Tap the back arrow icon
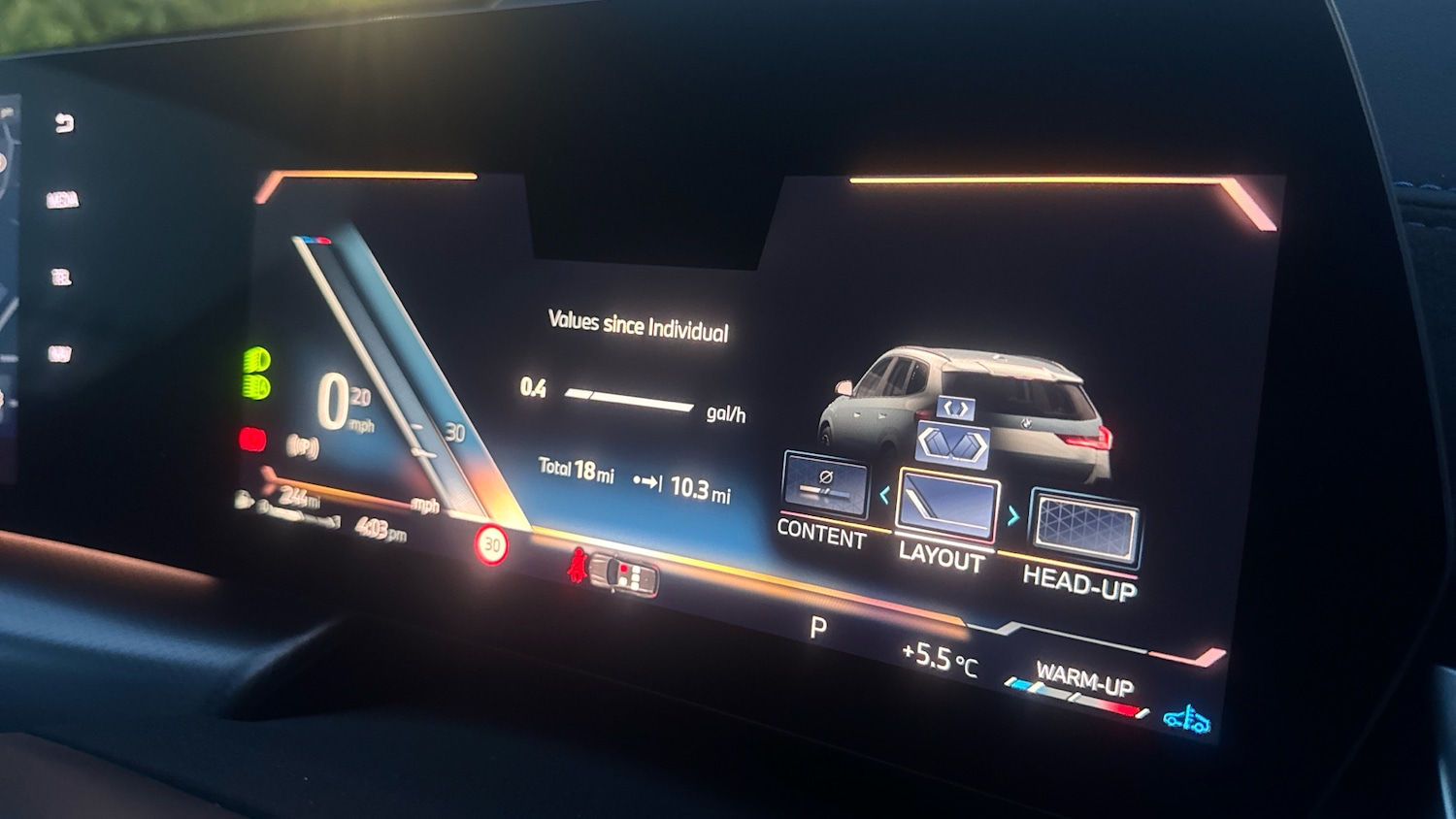Image resolution: width=1456 pixels, height=819 pixels. [x=64, y=123]
